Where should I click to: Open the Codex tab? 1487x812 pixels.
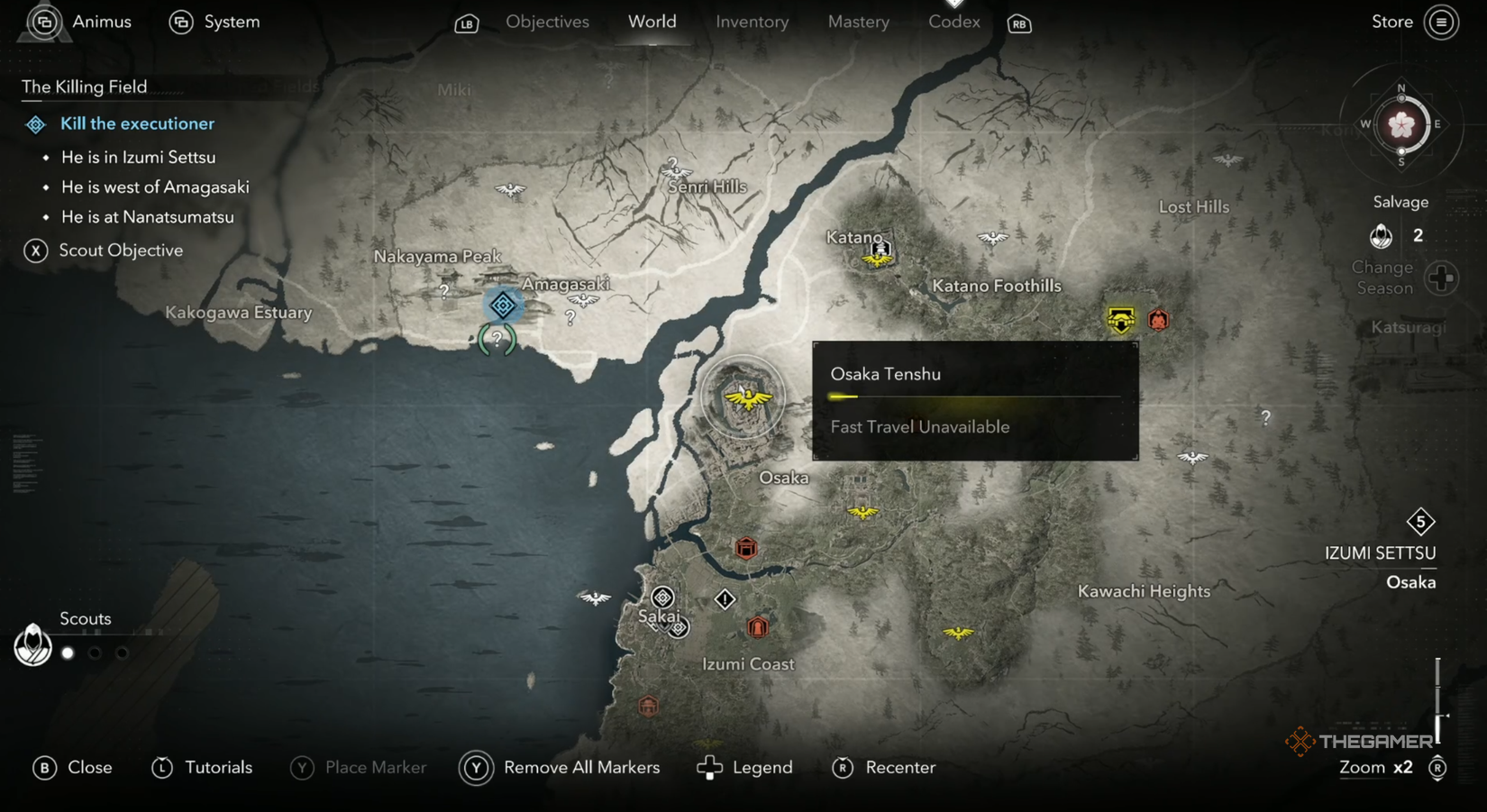coord(953,22)
